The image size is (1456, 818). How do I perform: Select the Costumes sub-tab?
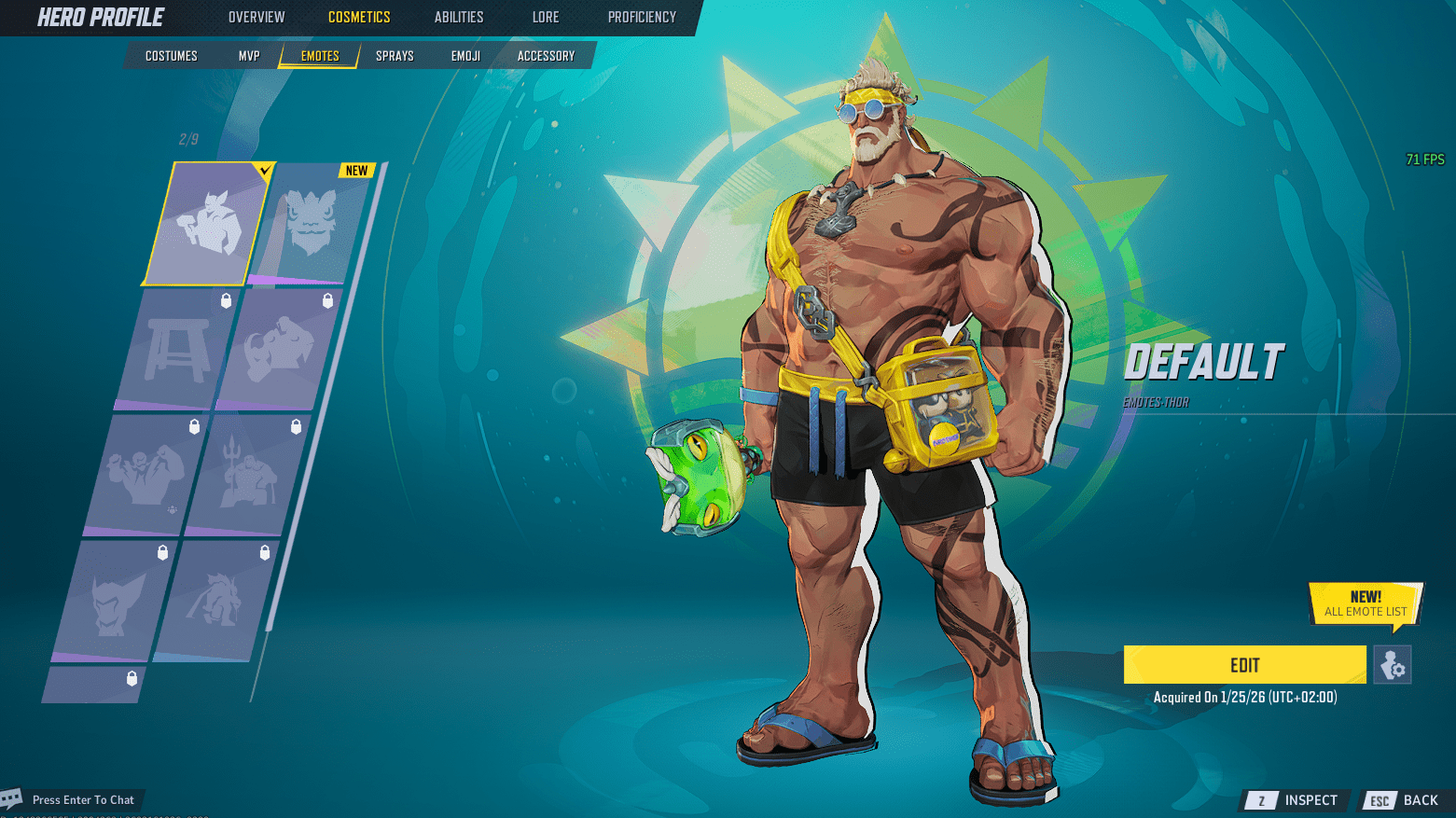pos(172,56)
